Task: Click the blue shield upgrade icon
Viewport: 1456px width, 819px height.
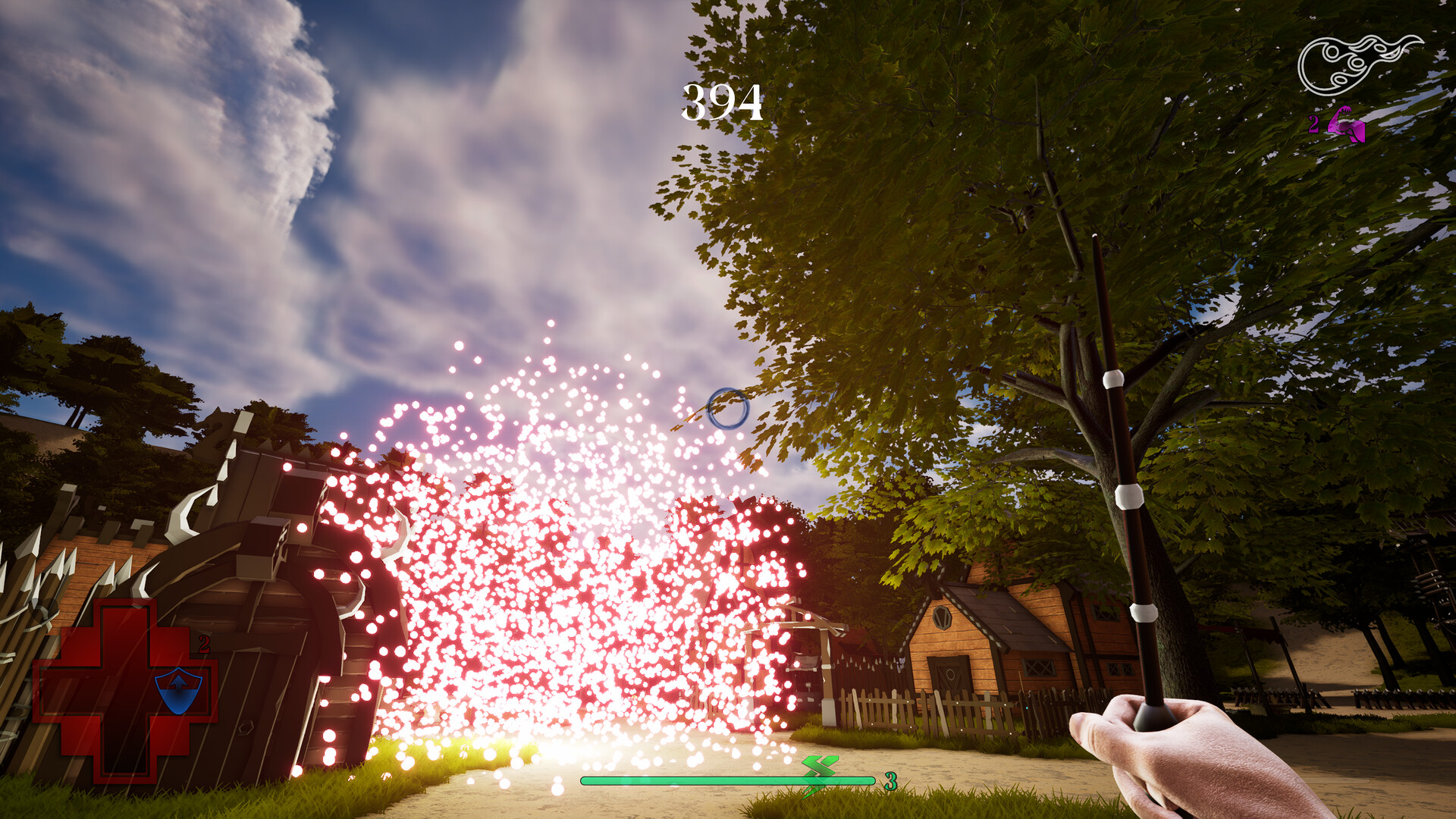Action: pos(178,690)
